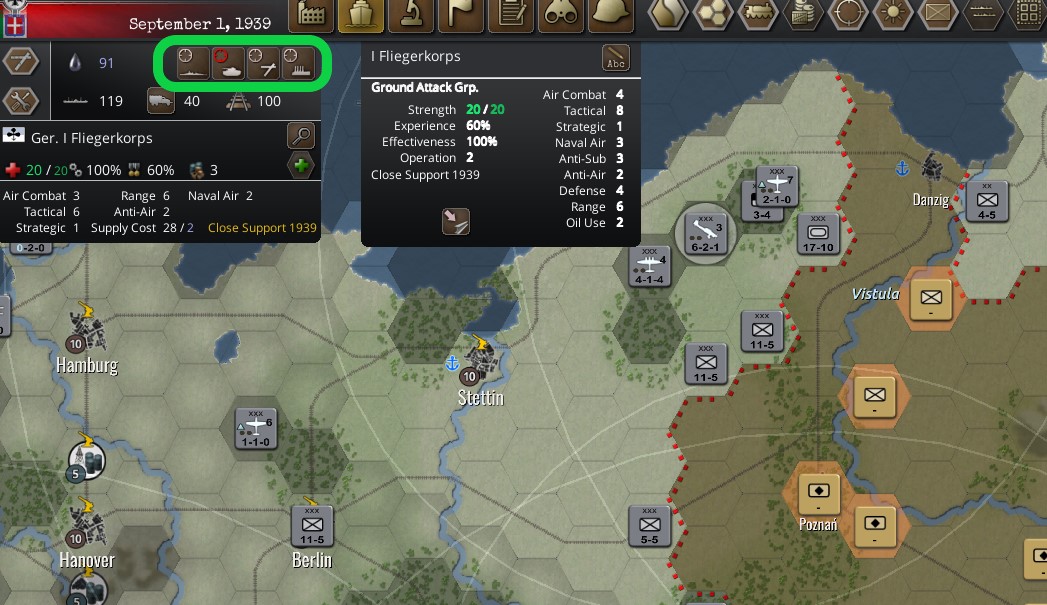Open the flag diplomacy screen
Screen dimensions: 1047x605
tap(462, 14)
